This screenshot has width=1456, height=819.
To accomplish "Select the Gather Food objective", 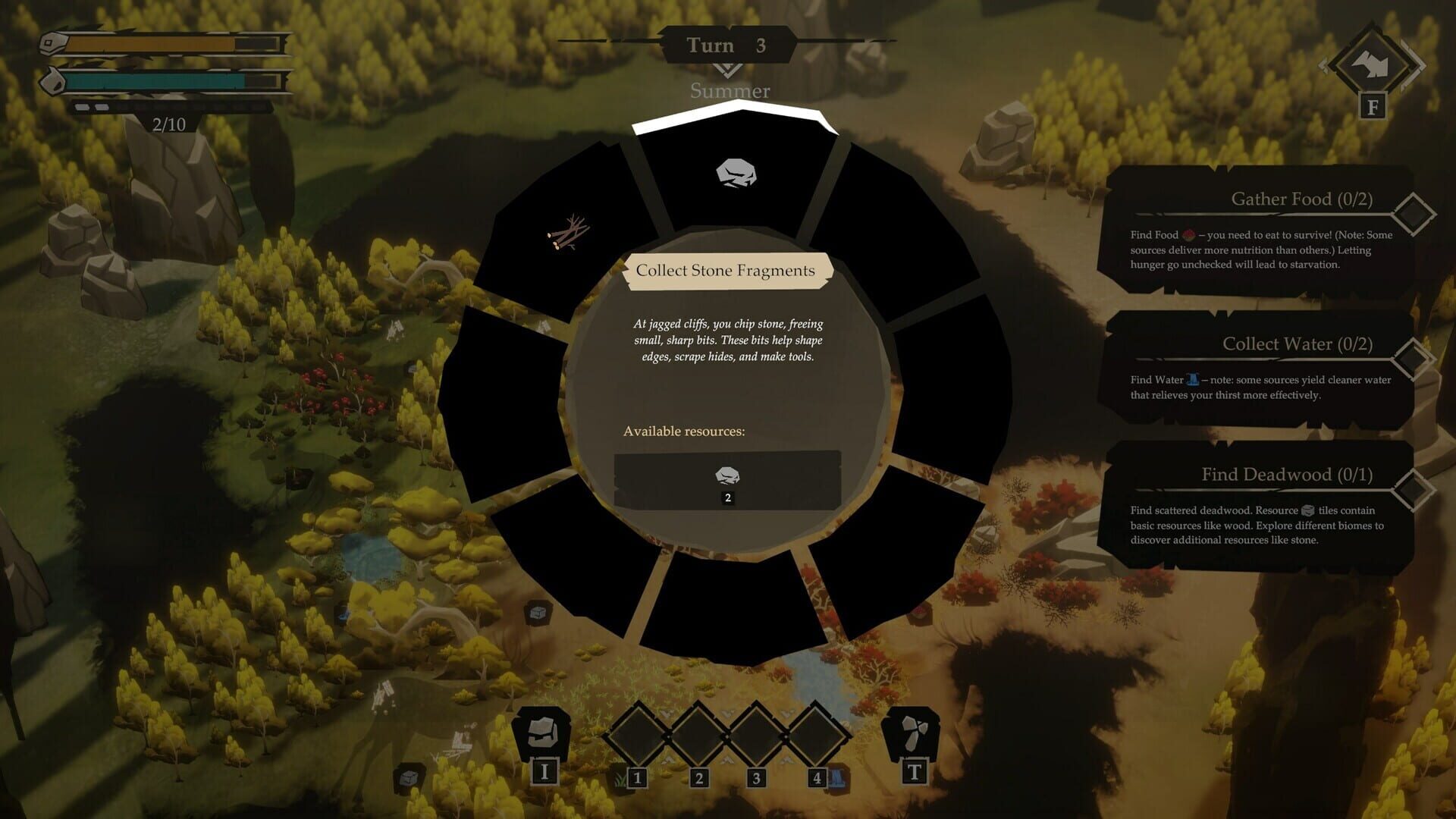I will (x=1259, y=227).
